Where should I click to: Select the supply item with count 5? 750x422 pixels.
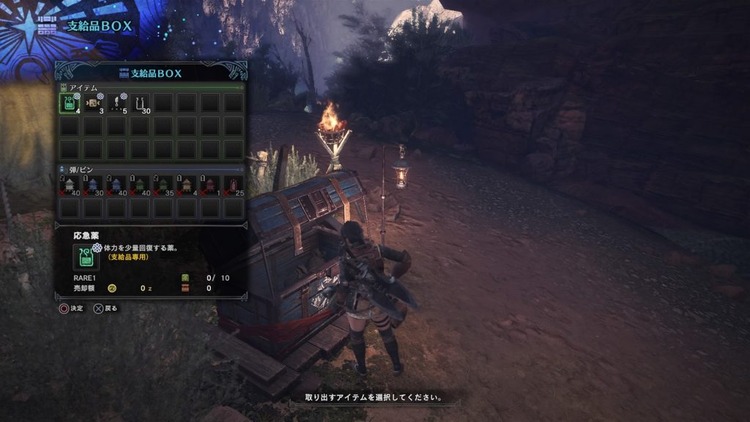click(116, 103)
